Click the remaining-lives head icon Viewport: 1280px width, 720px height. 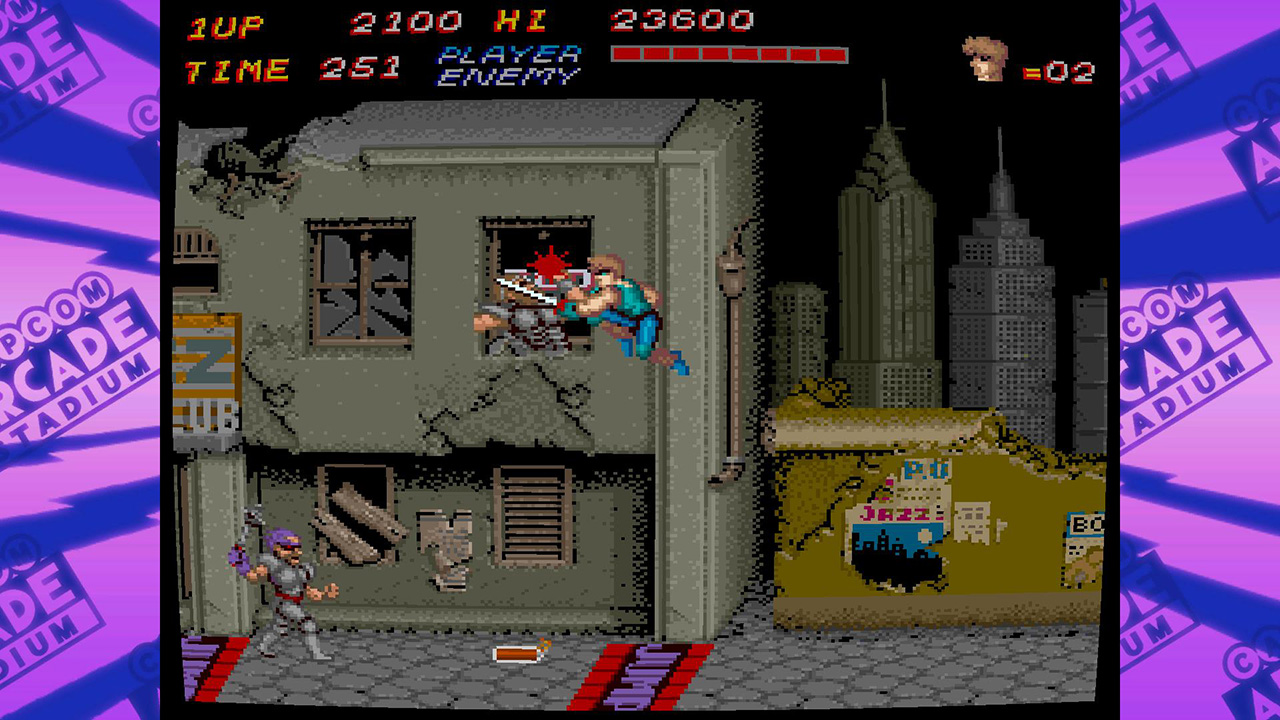[985, 60]
